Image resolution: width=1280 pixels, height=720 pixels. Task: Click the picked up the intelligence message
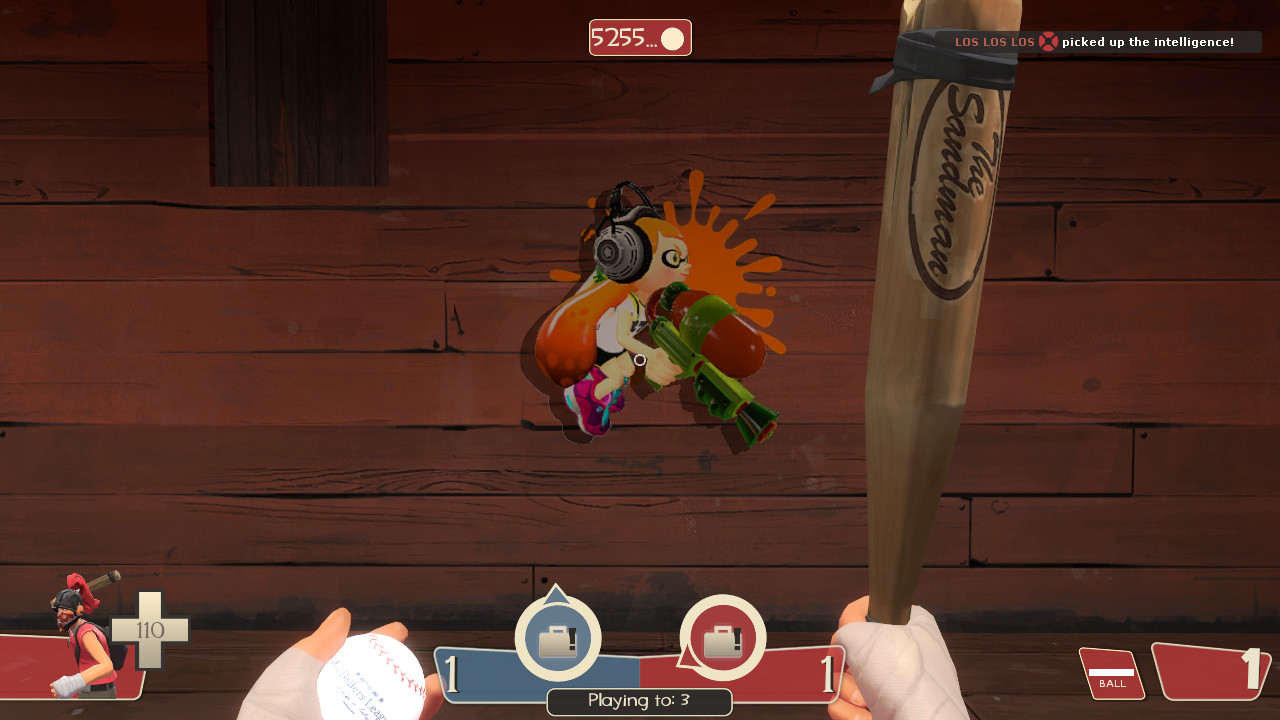[1150, 42]
